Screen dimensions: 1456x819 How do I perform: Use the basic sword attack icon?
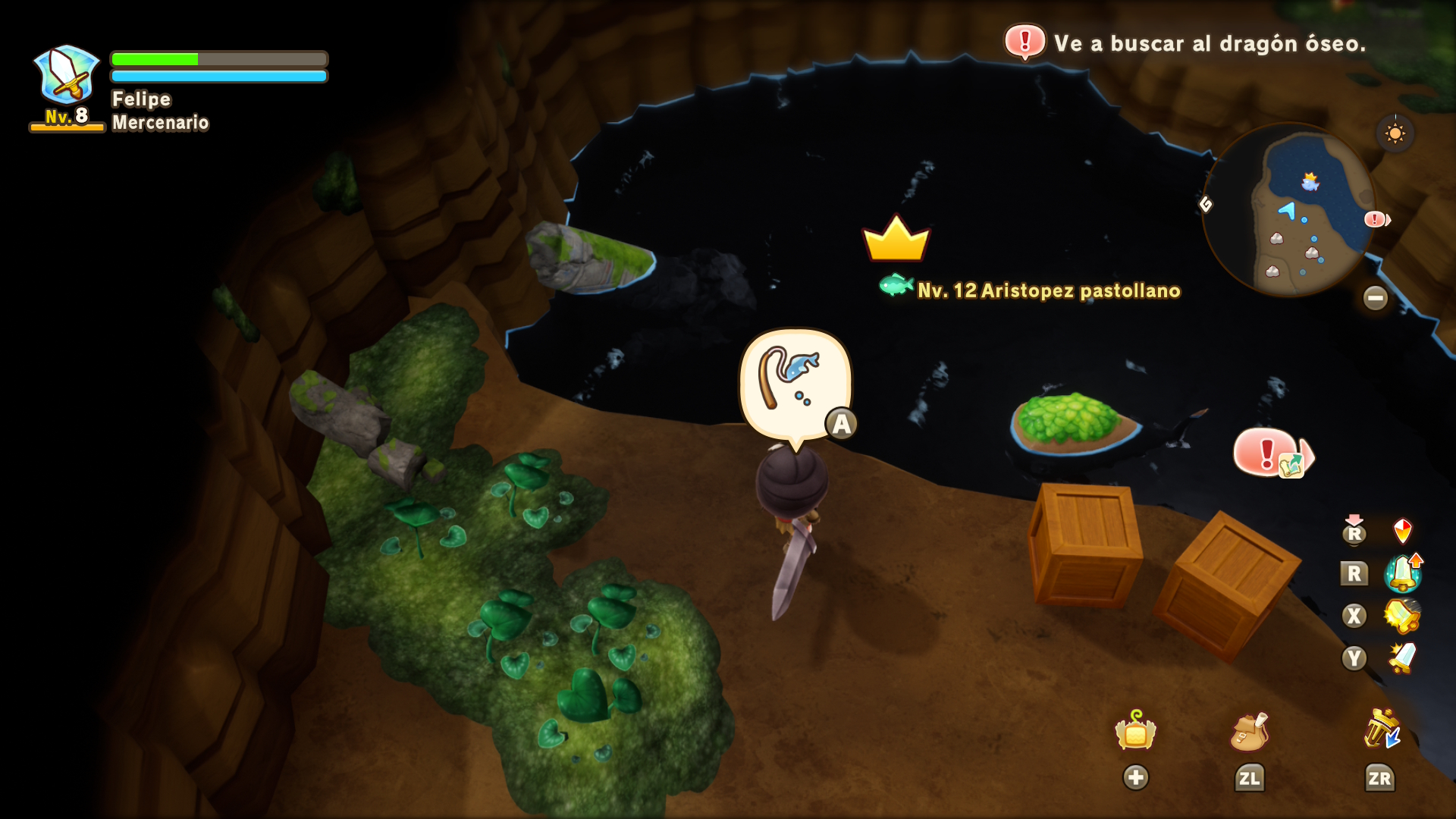[x=1402, y=657]
